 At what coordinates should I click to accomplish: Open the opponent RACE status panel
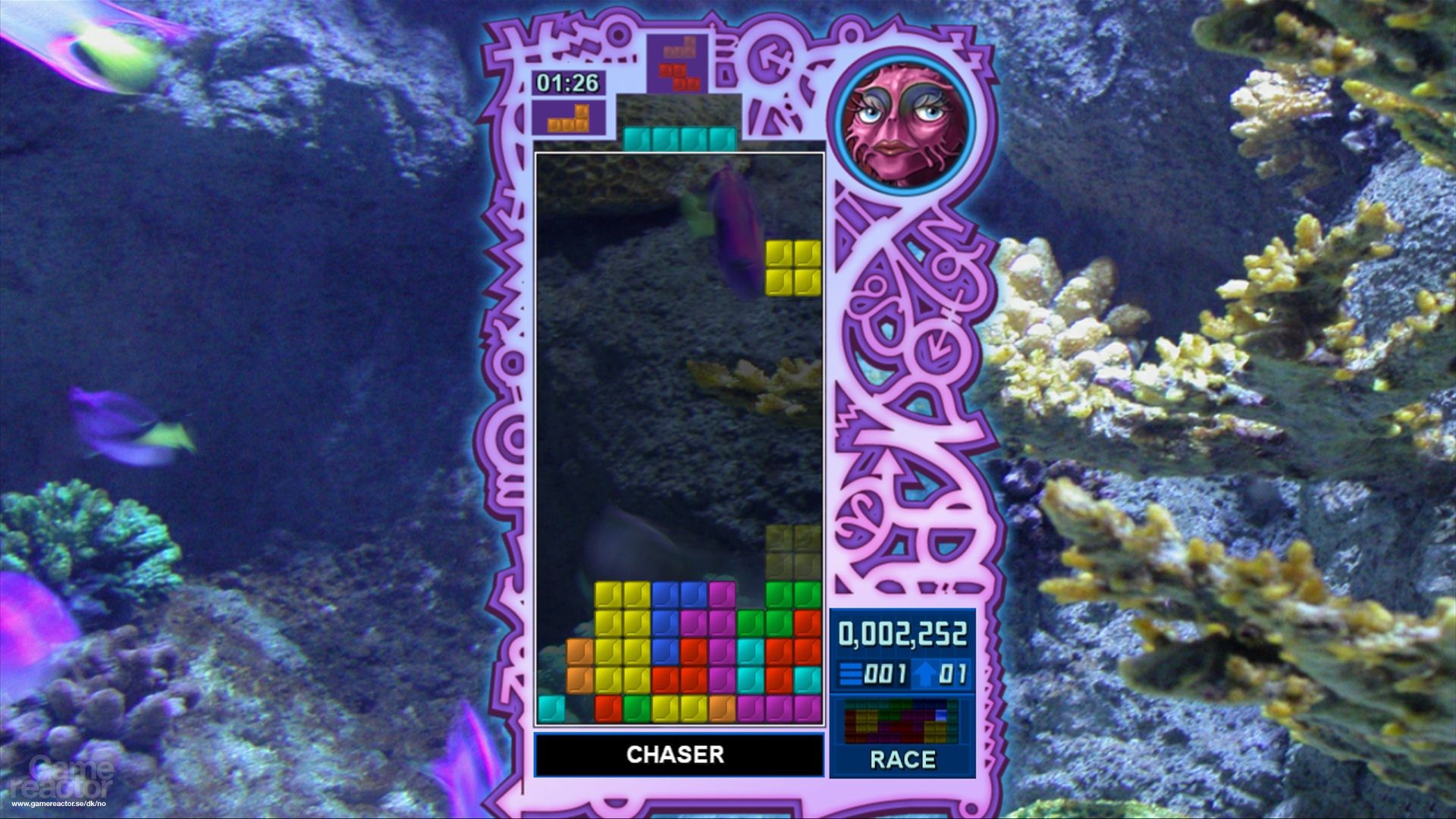[x=902, y=736]
